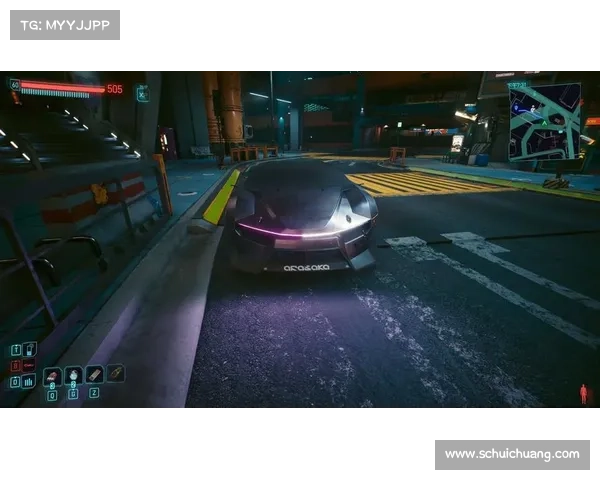The width and height of the screenshot is (600, 480).
Task: Click the level 60 badge
Action: point(15,86)
